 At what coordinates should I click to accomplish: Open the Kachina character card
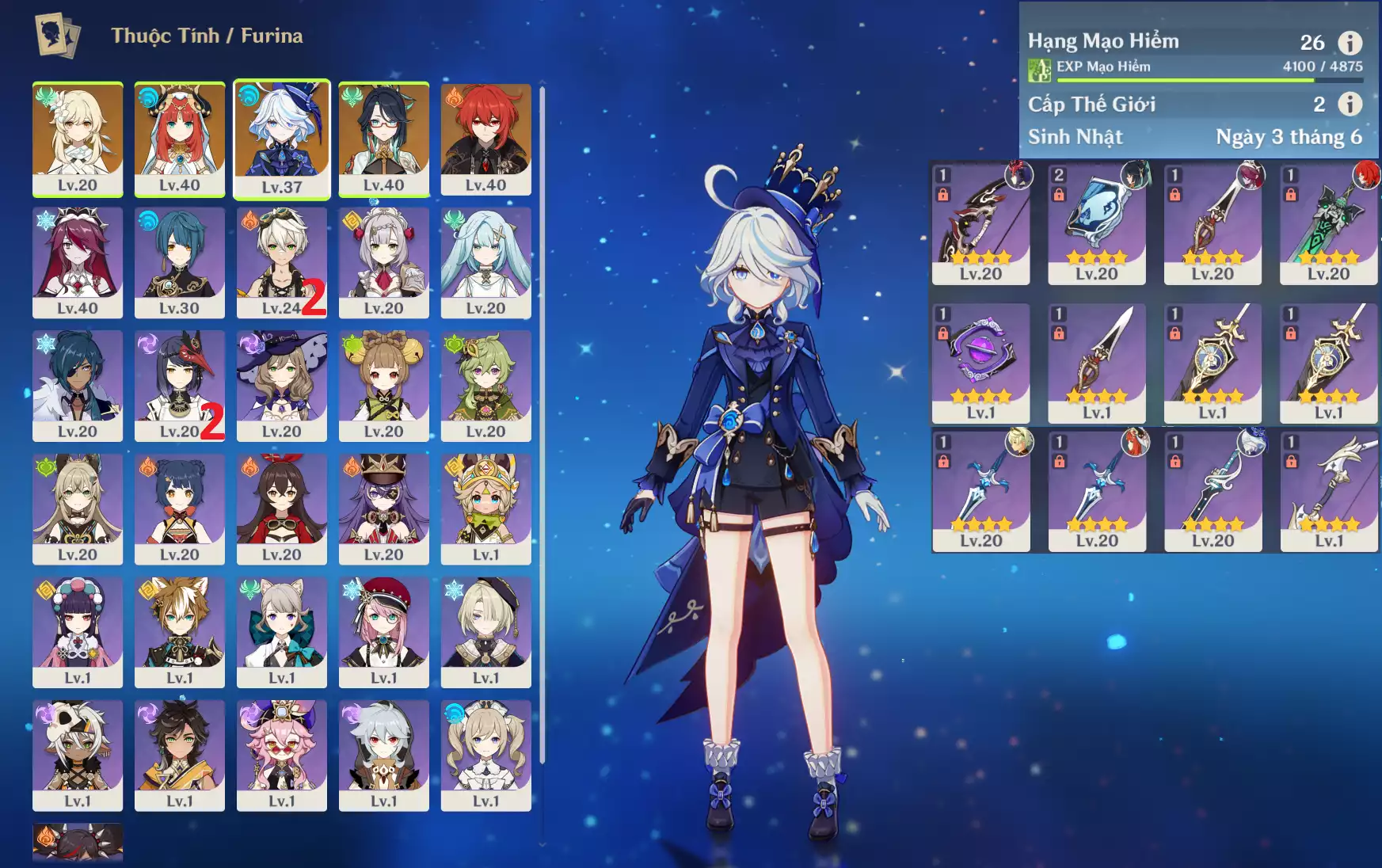coord(485,509)
